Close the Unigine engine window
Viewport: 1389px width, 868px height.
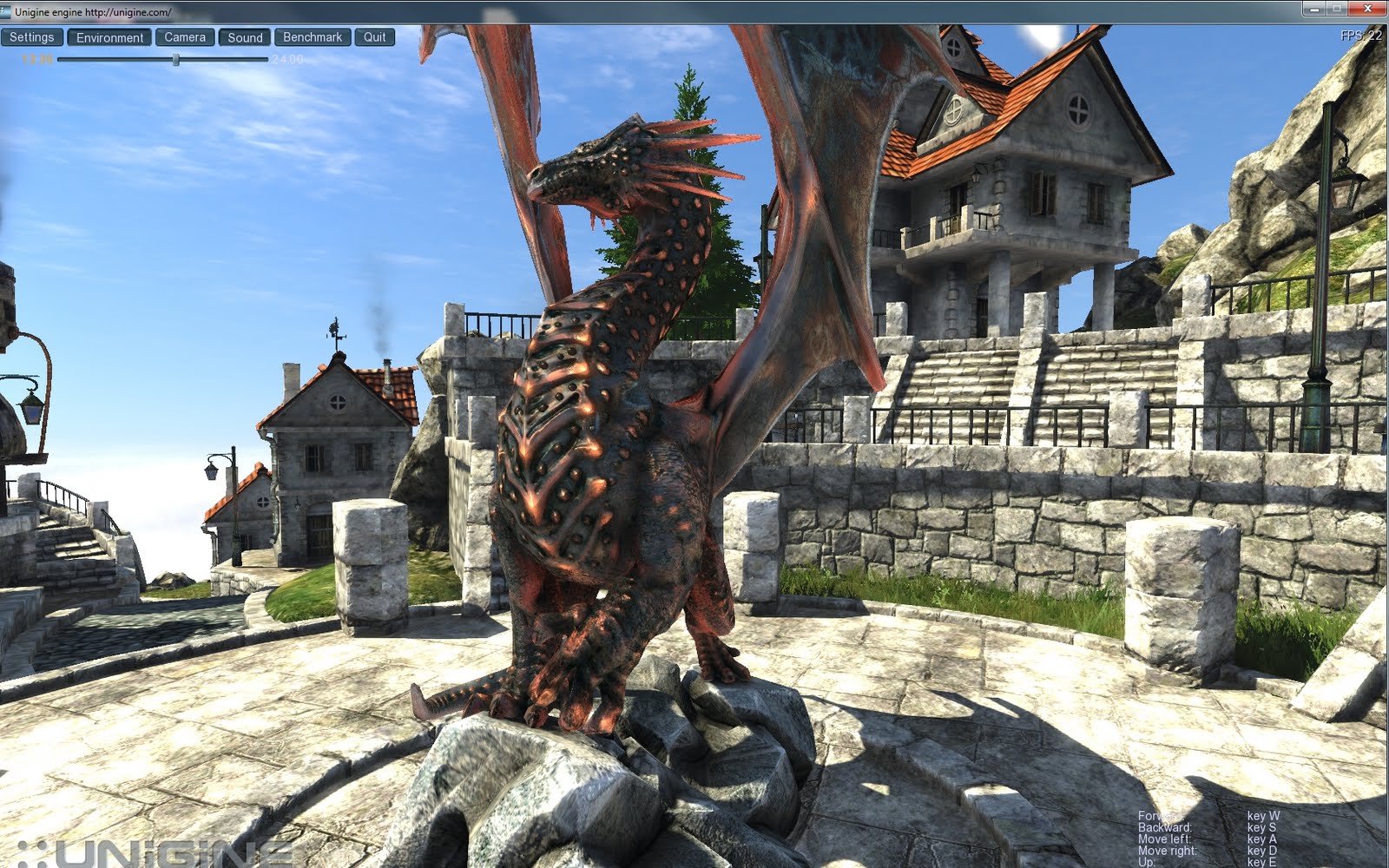click(1369, 10)
